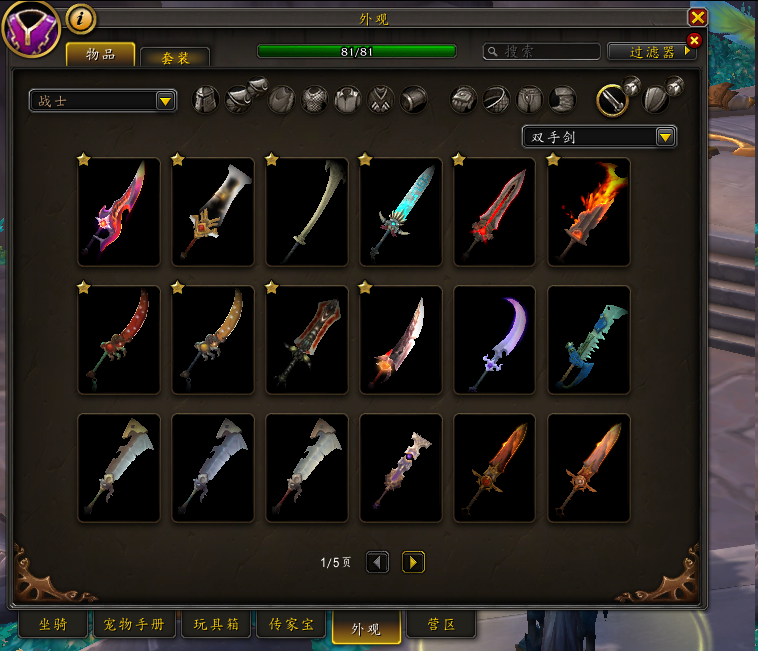Select the helmet armor slot icon
The width and height of the screenshot is (758, 651).
[205, 99]
